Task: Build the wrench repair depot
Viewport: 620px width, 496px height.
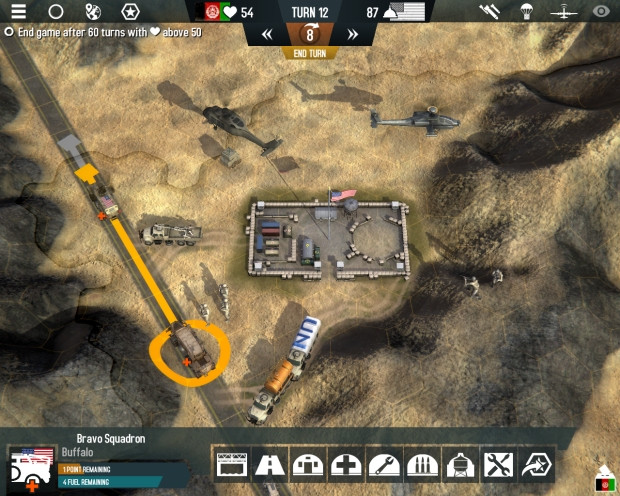Action: point(383,464)
